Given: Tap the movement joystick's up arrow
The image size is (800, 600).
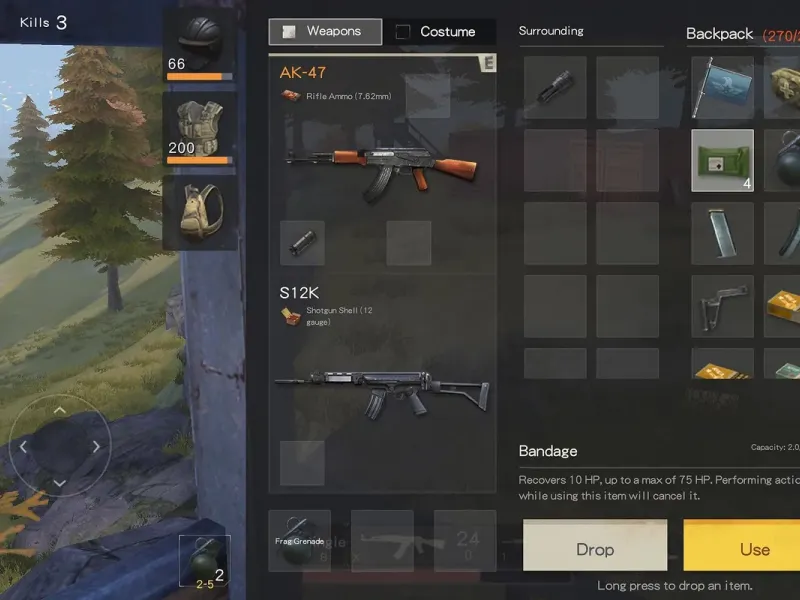Looking at the screenshot, I should click(60, 410).
